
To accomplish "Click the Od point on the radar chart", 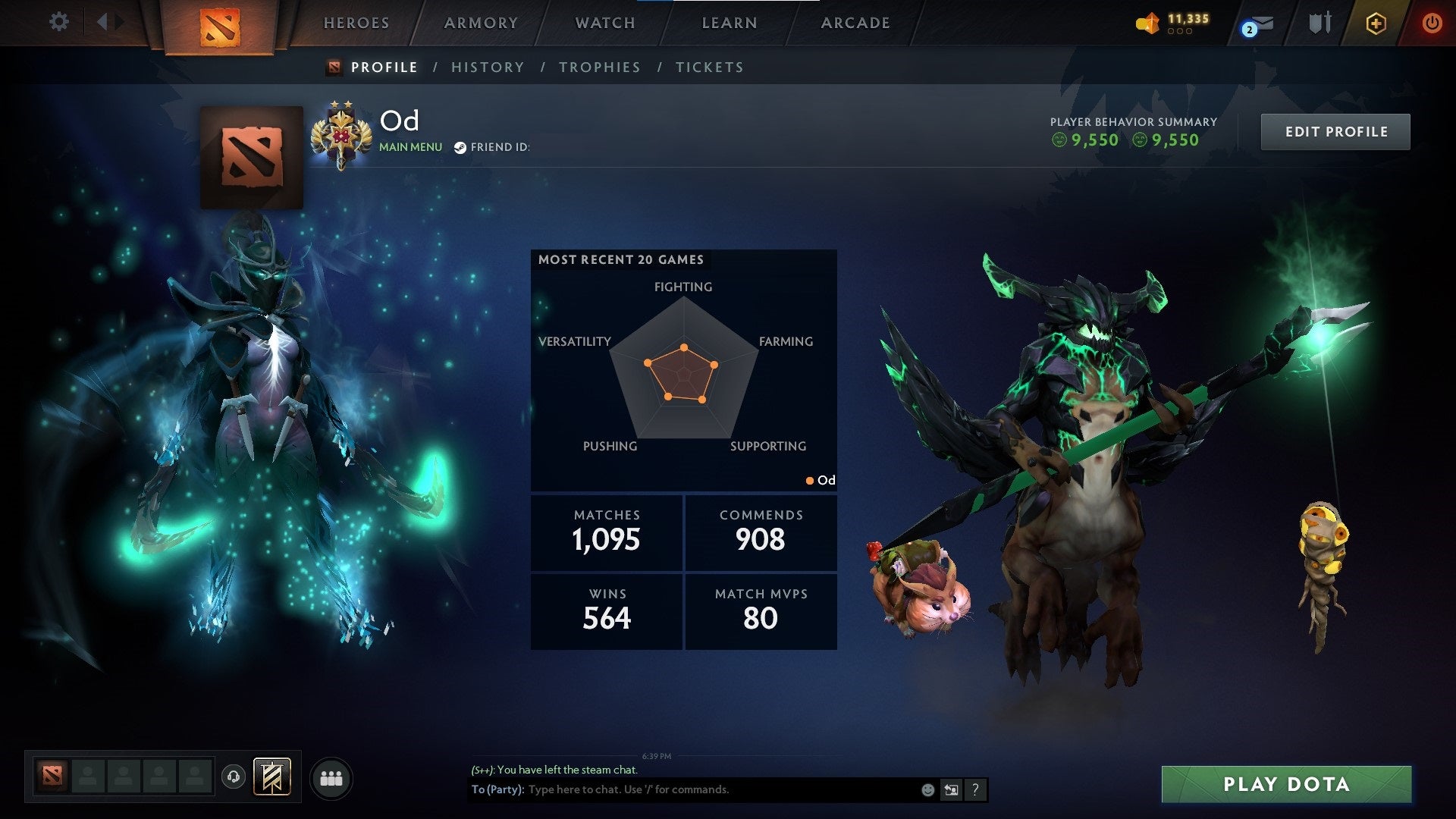I will pos(809,480).
